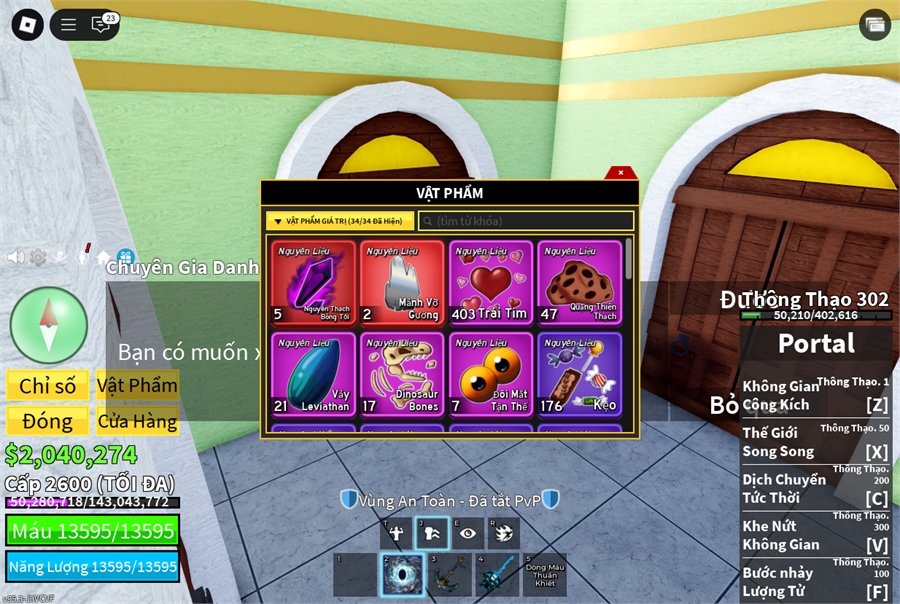Click the Đóng button
900x604 pixels.
(48, 421)
